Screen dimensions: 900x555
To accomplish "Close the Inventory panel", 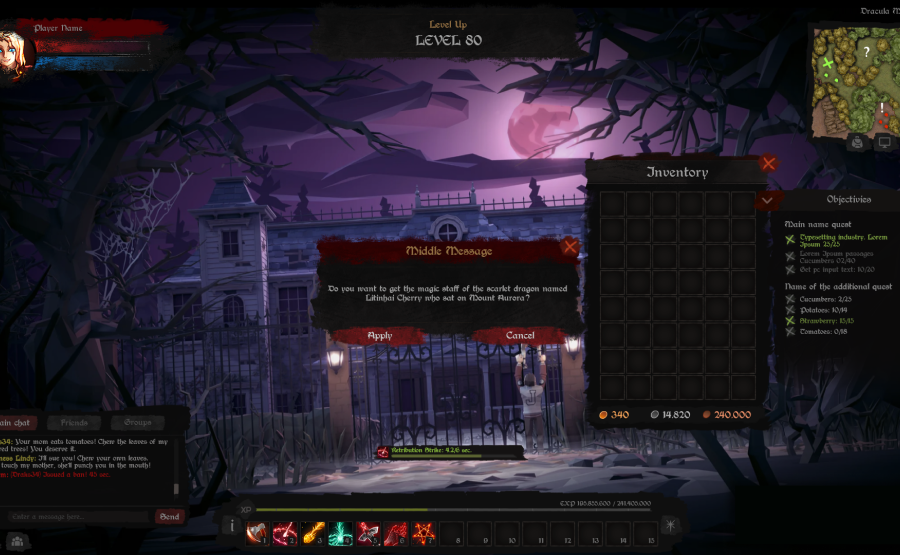I will pyautogui.click(x=768, y=163).
